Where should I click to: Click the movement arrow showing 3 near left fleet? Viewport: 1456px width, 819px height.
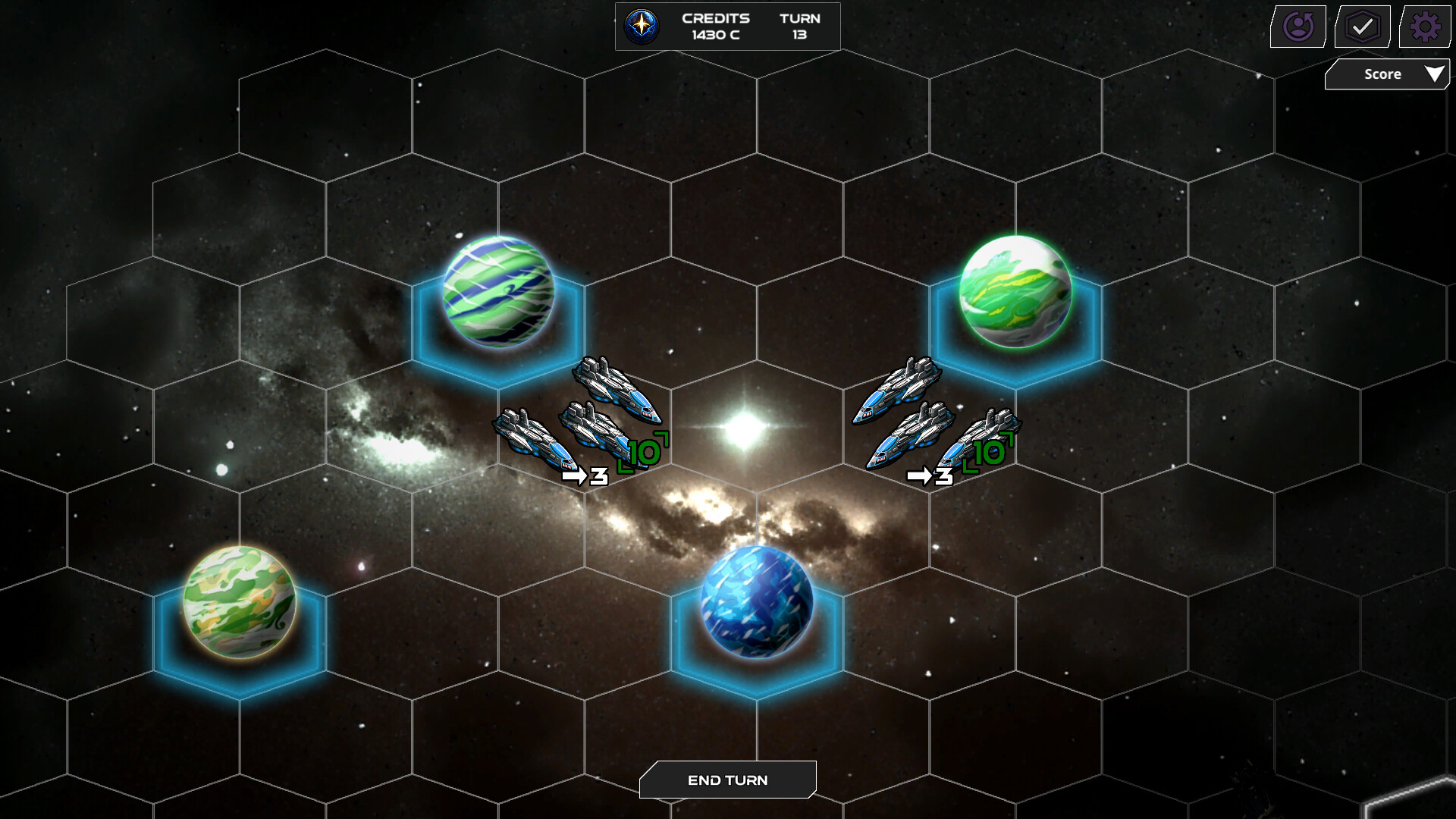point(584,475)
